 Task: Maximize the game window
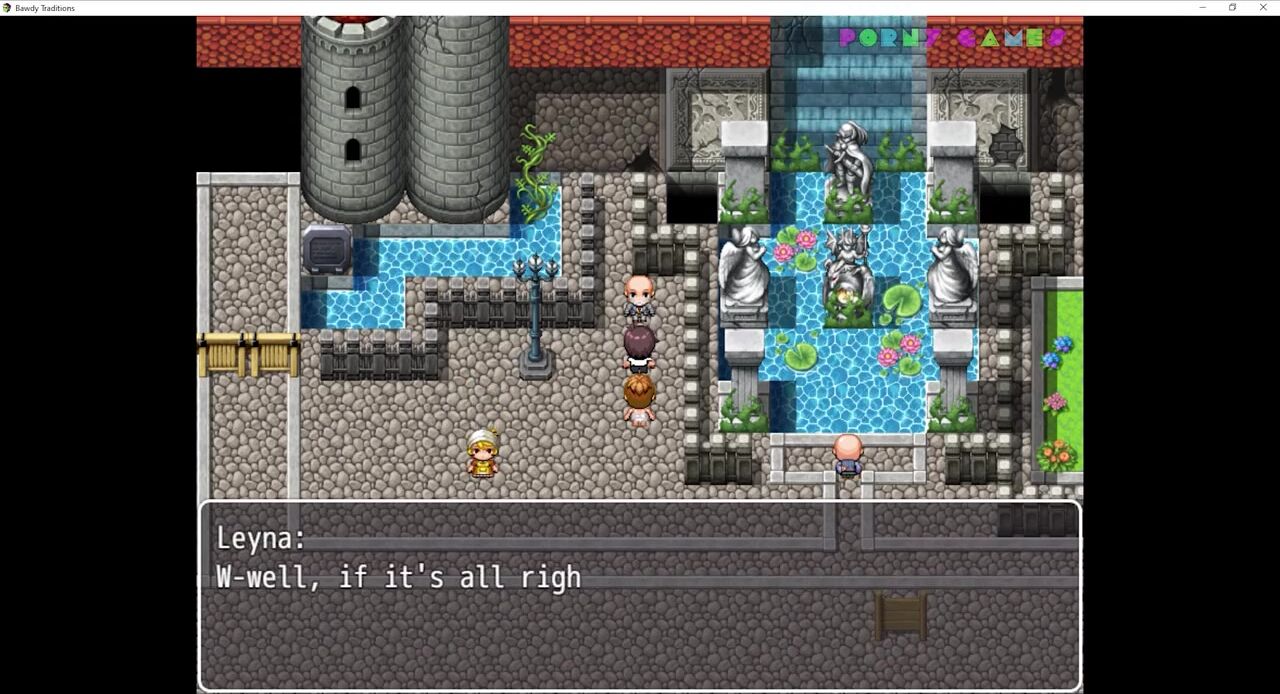point(1232,8)
